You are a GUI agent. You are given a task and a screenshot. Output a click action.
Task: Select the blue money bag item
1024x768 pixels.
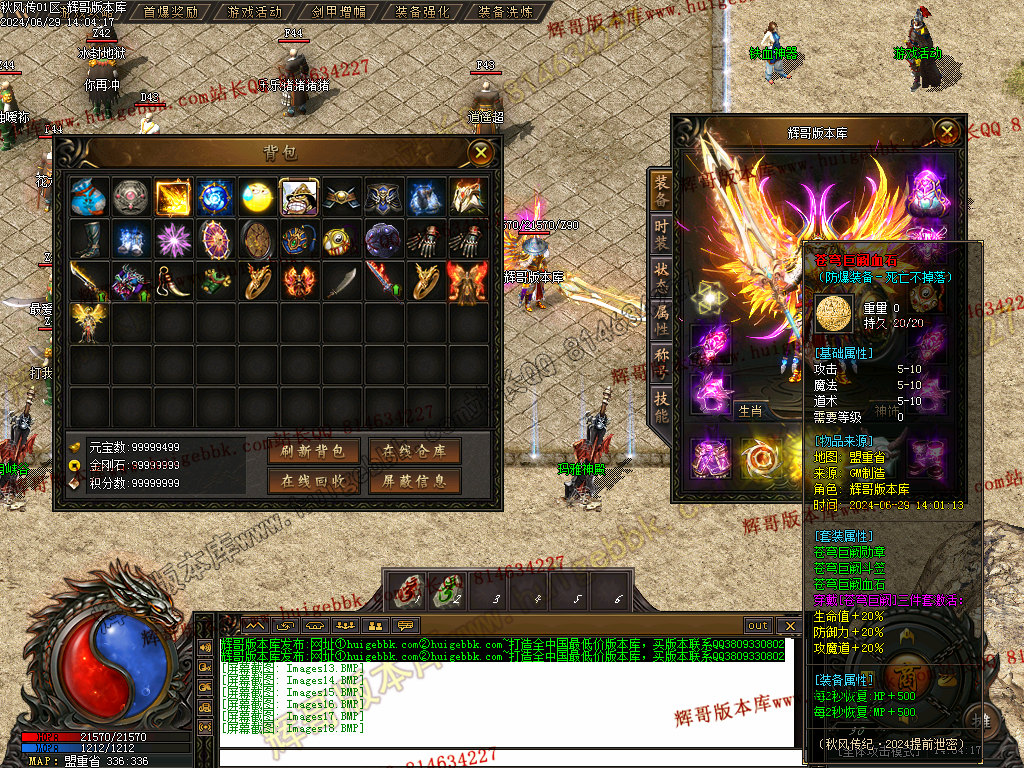coord(89,198)
